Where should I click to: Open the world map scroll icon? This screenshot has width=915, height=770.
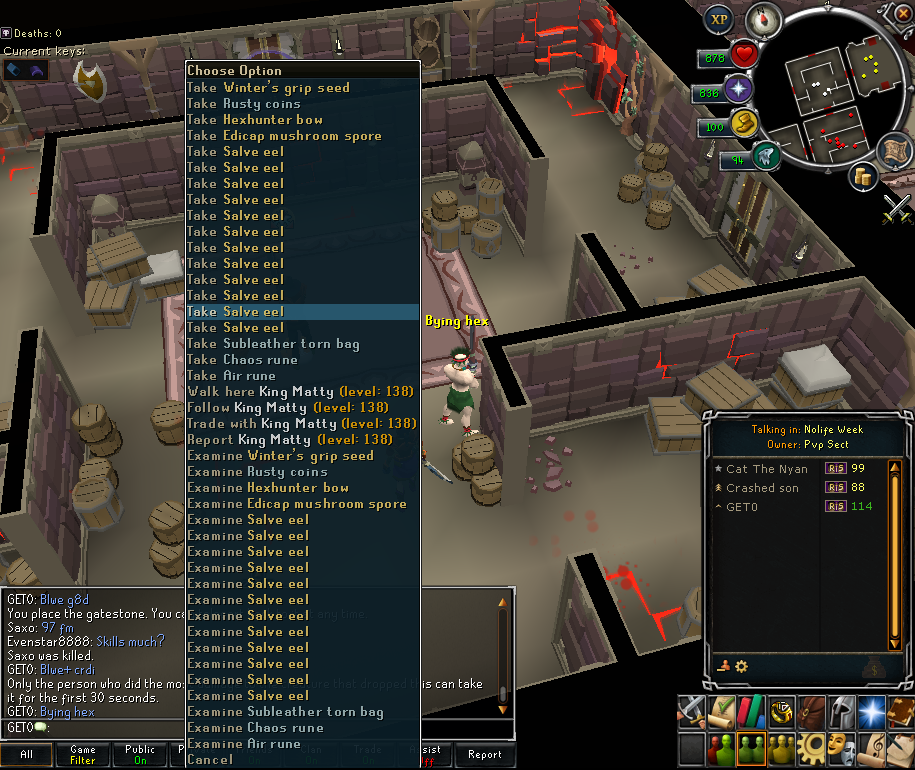tap(897, 150)
